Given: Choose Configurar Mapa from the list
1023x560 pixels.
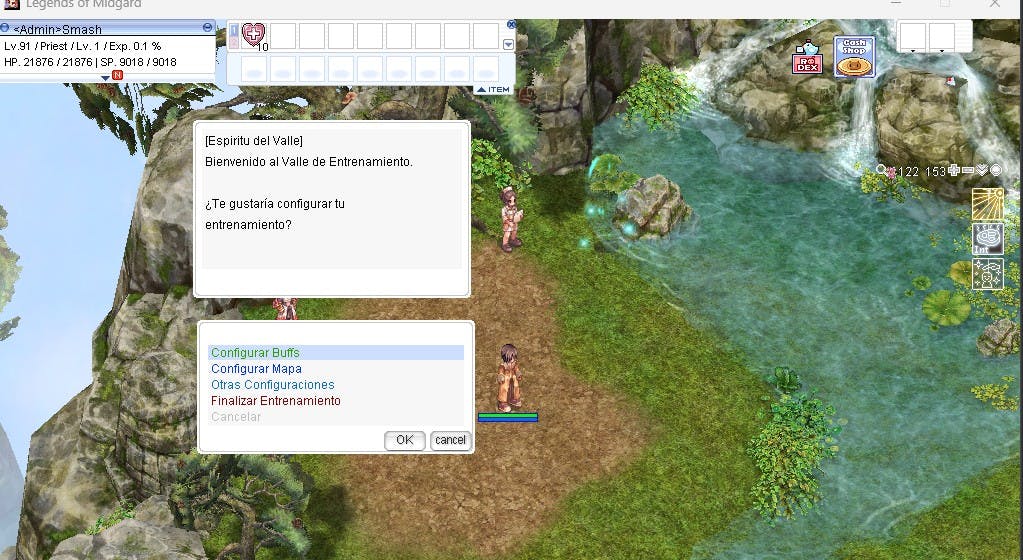Looking at the screenshot, I should click(256, 369).
